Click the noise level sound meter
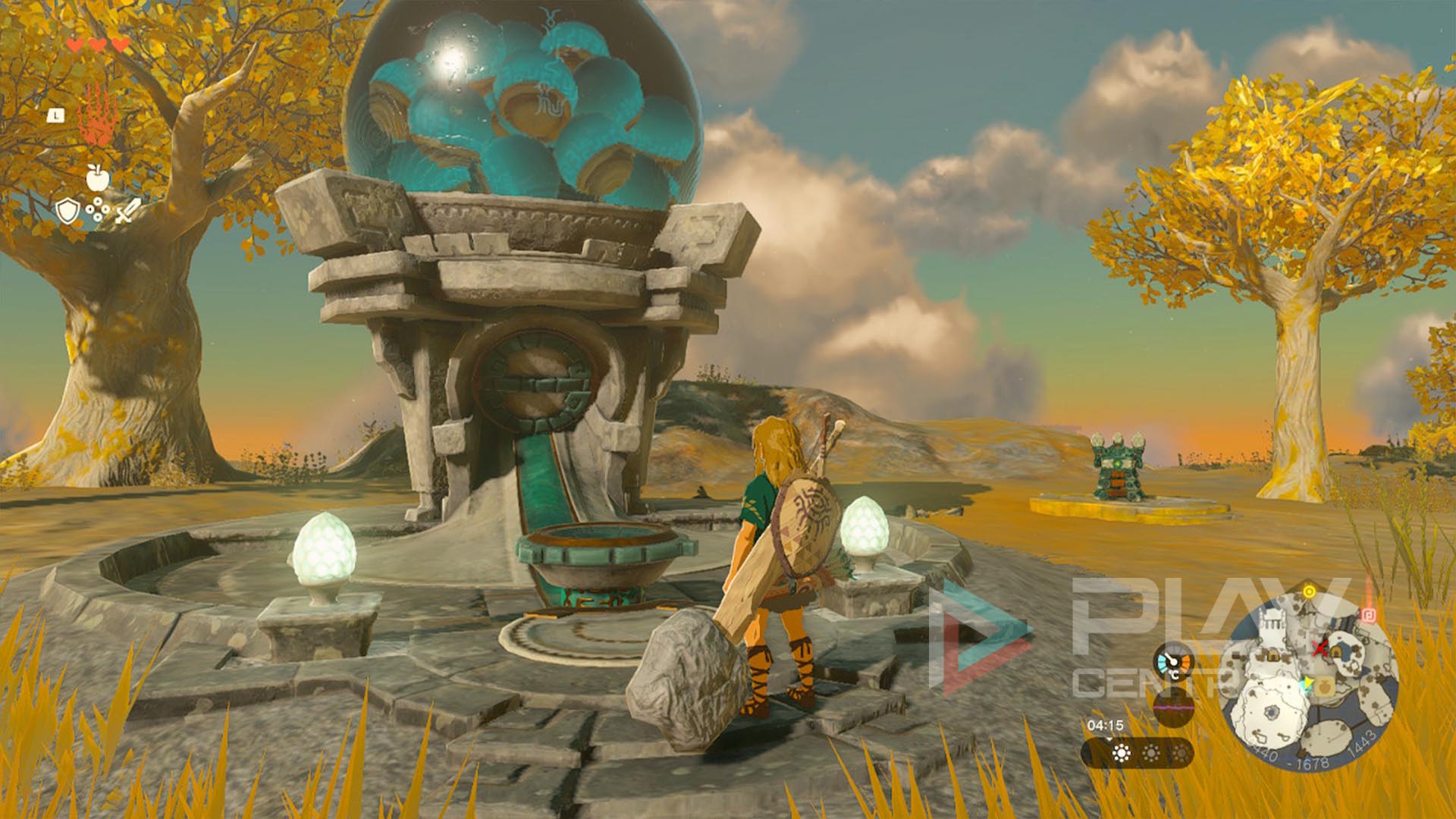Viewport: 1456px width, 819px height. click(x=1172, y=706)
